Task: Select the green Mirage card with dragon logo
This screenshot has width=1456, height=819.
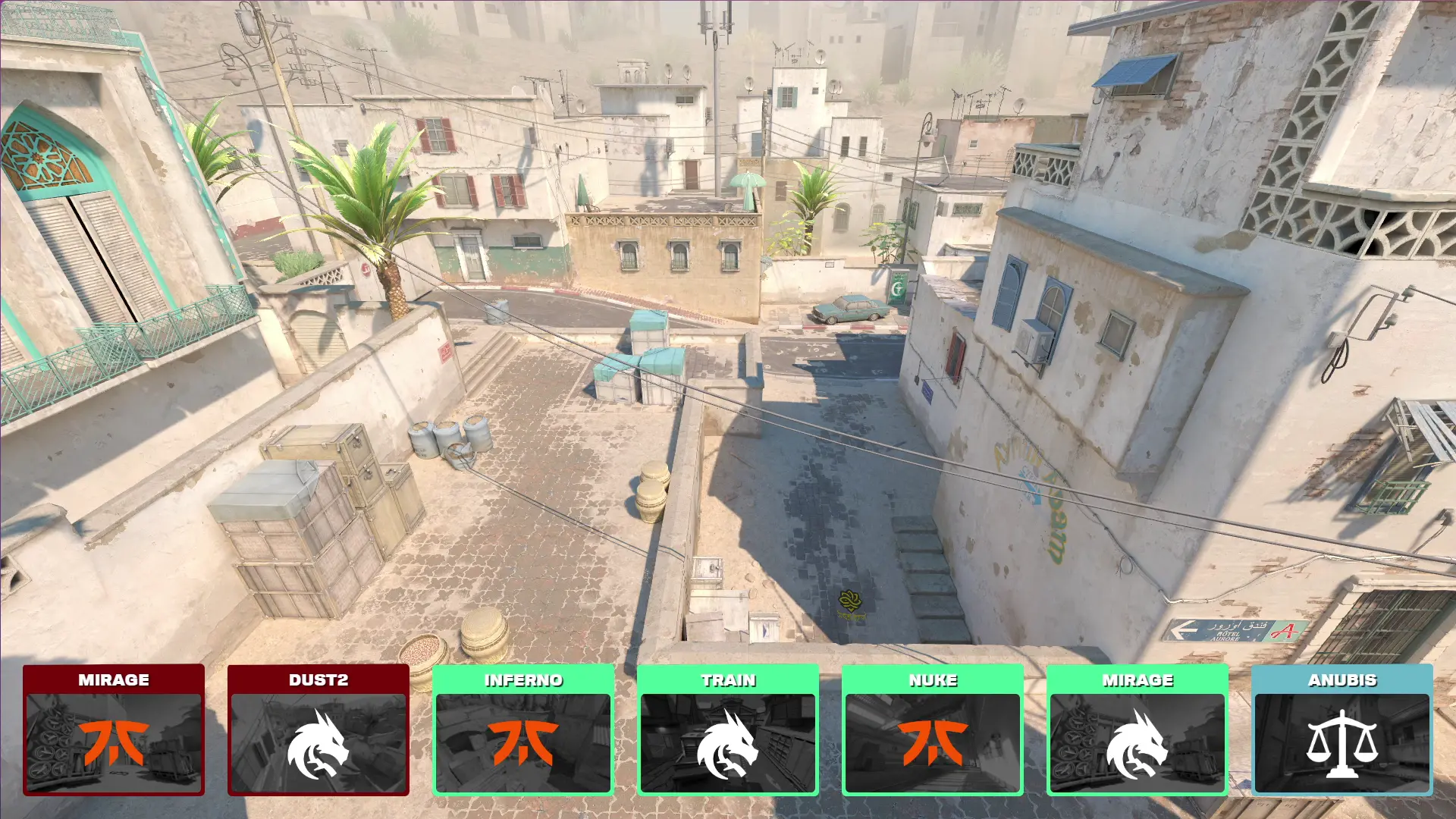Action: [1137, 730]
